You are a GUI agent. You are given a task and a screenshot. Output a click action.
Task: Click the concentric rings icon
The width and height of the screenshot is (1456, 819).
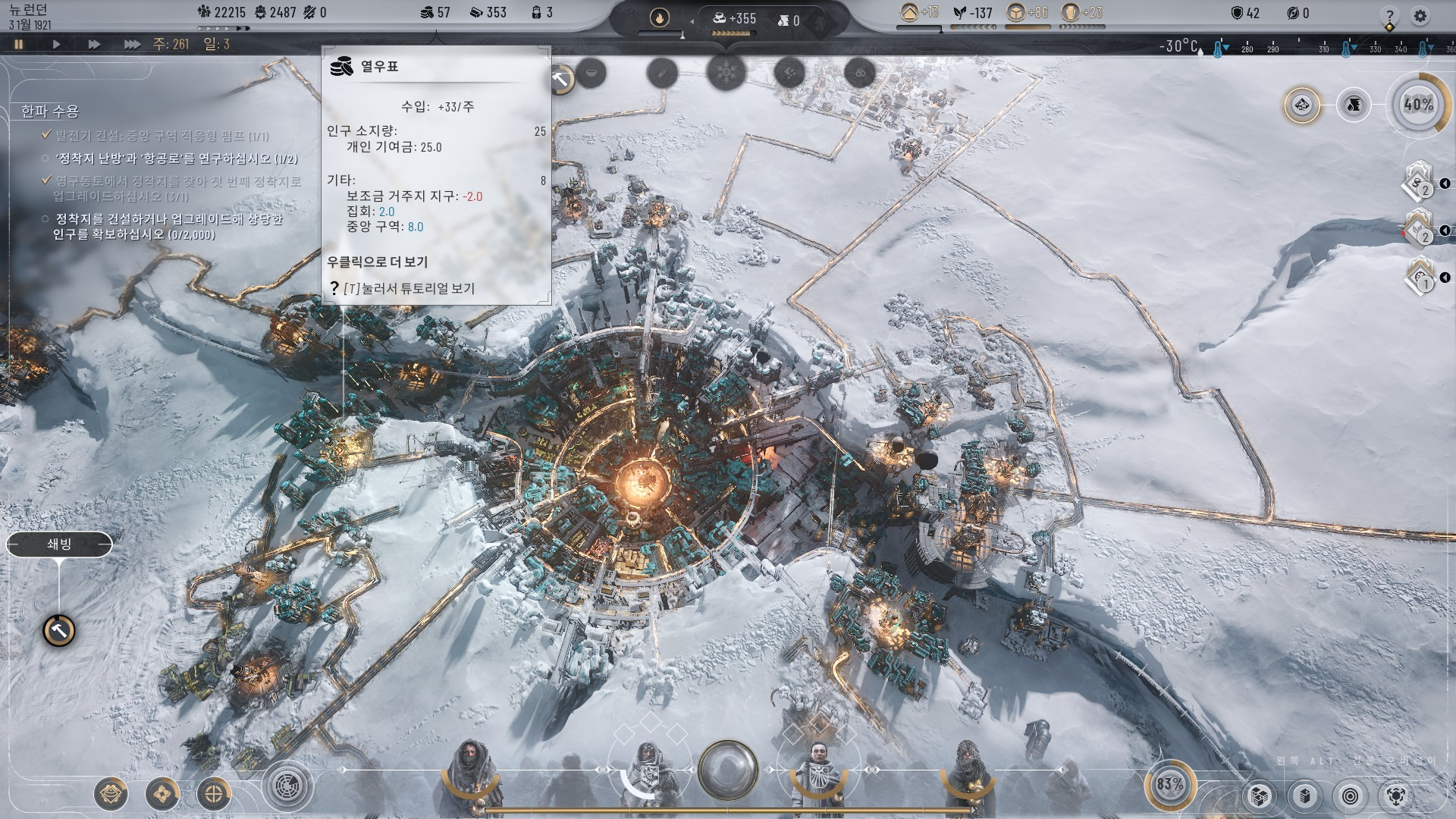[x=1350, y=796]
